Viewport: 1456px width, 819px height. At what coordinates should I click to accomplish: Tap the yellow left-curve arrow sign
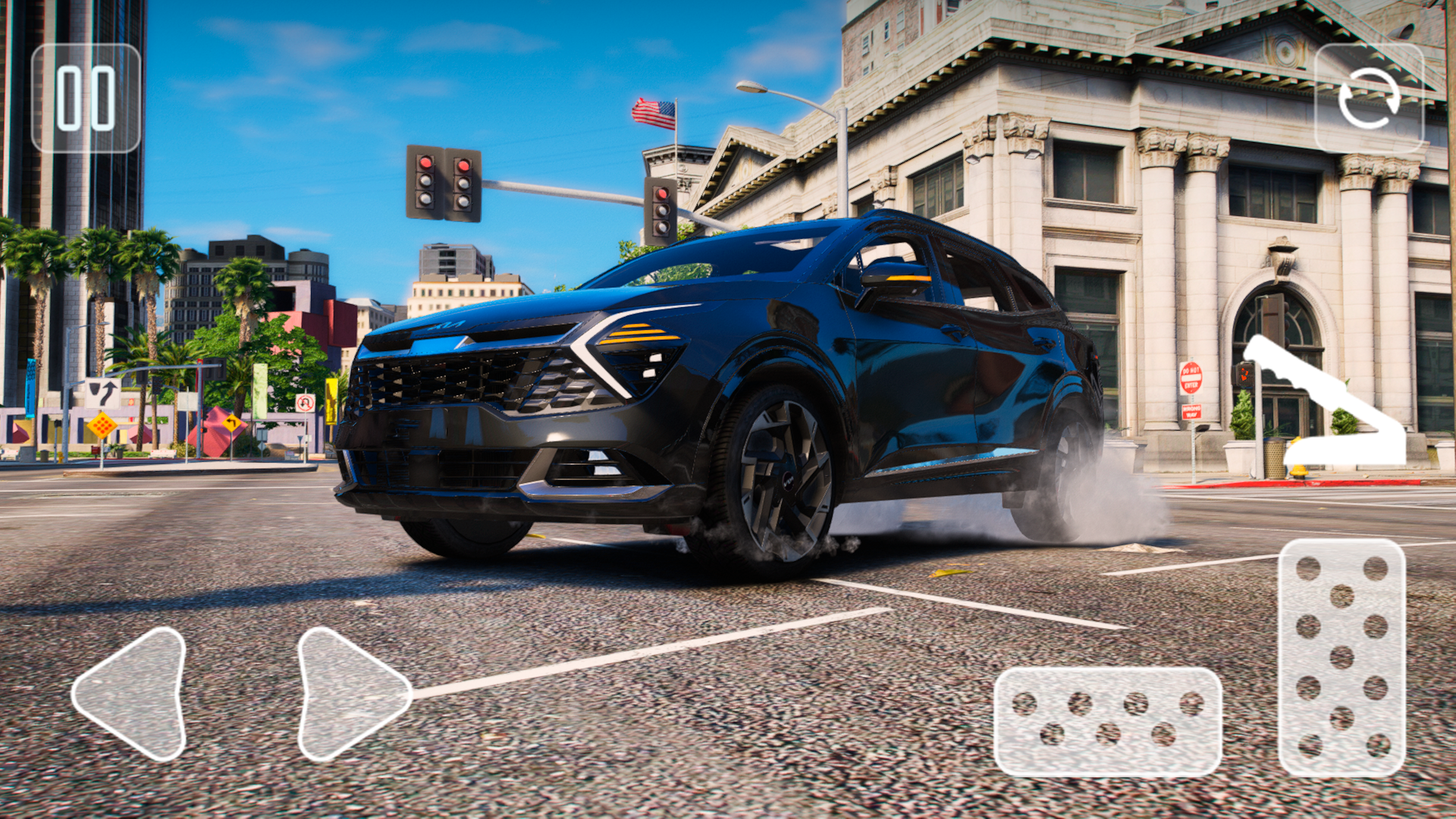tap(232, 423)
